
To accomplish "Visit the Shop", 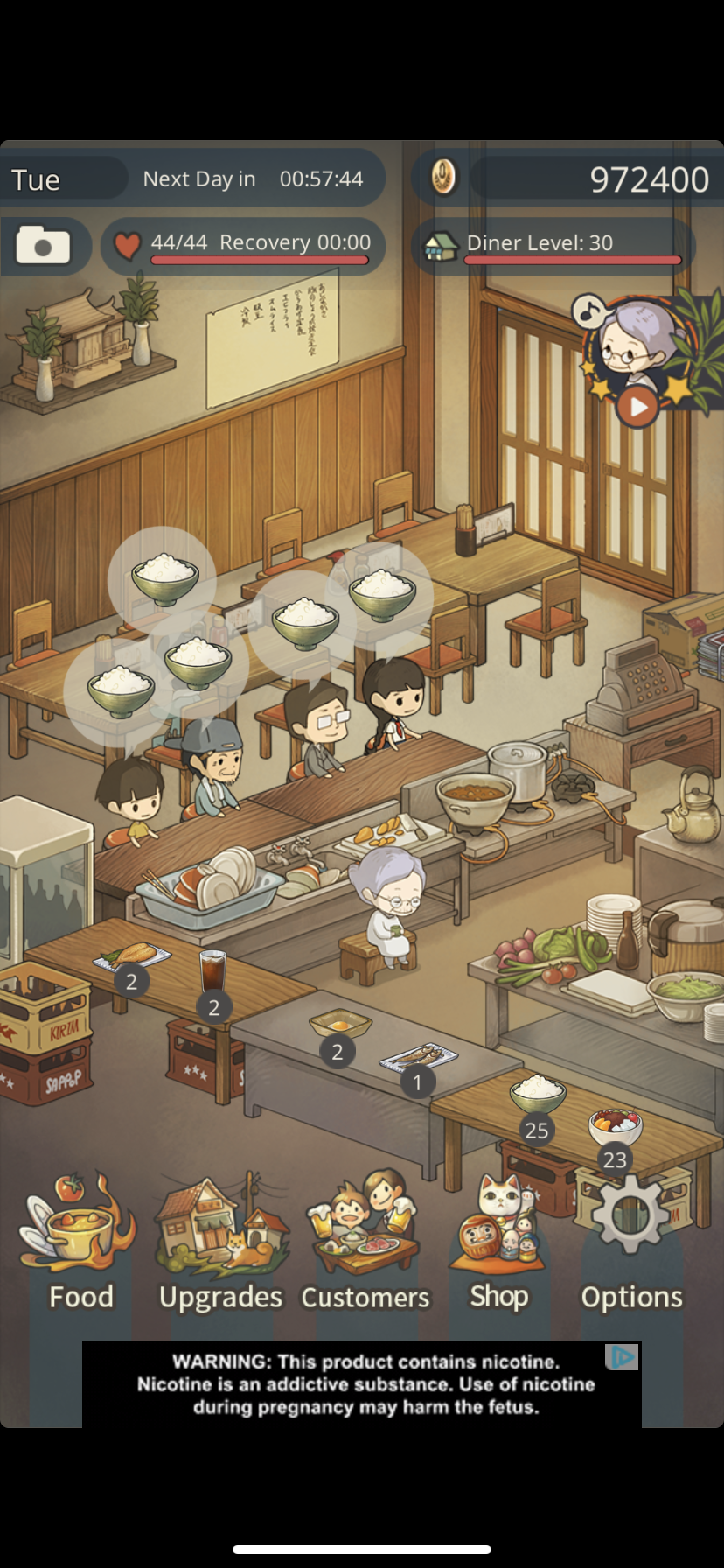I will click(498, 1244).
